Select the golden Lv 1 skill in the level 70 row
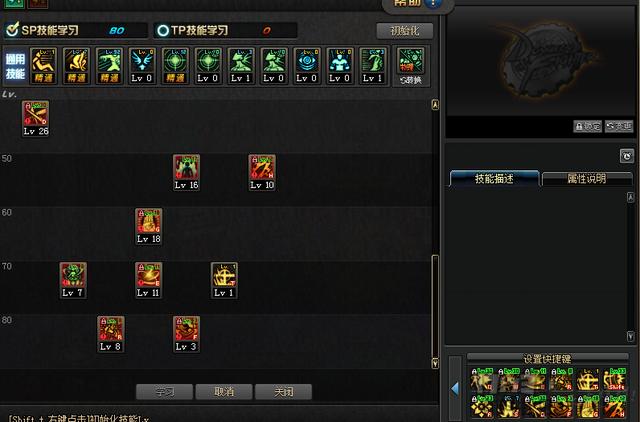This screenshot has width=640, height=422. pos(224,277)
